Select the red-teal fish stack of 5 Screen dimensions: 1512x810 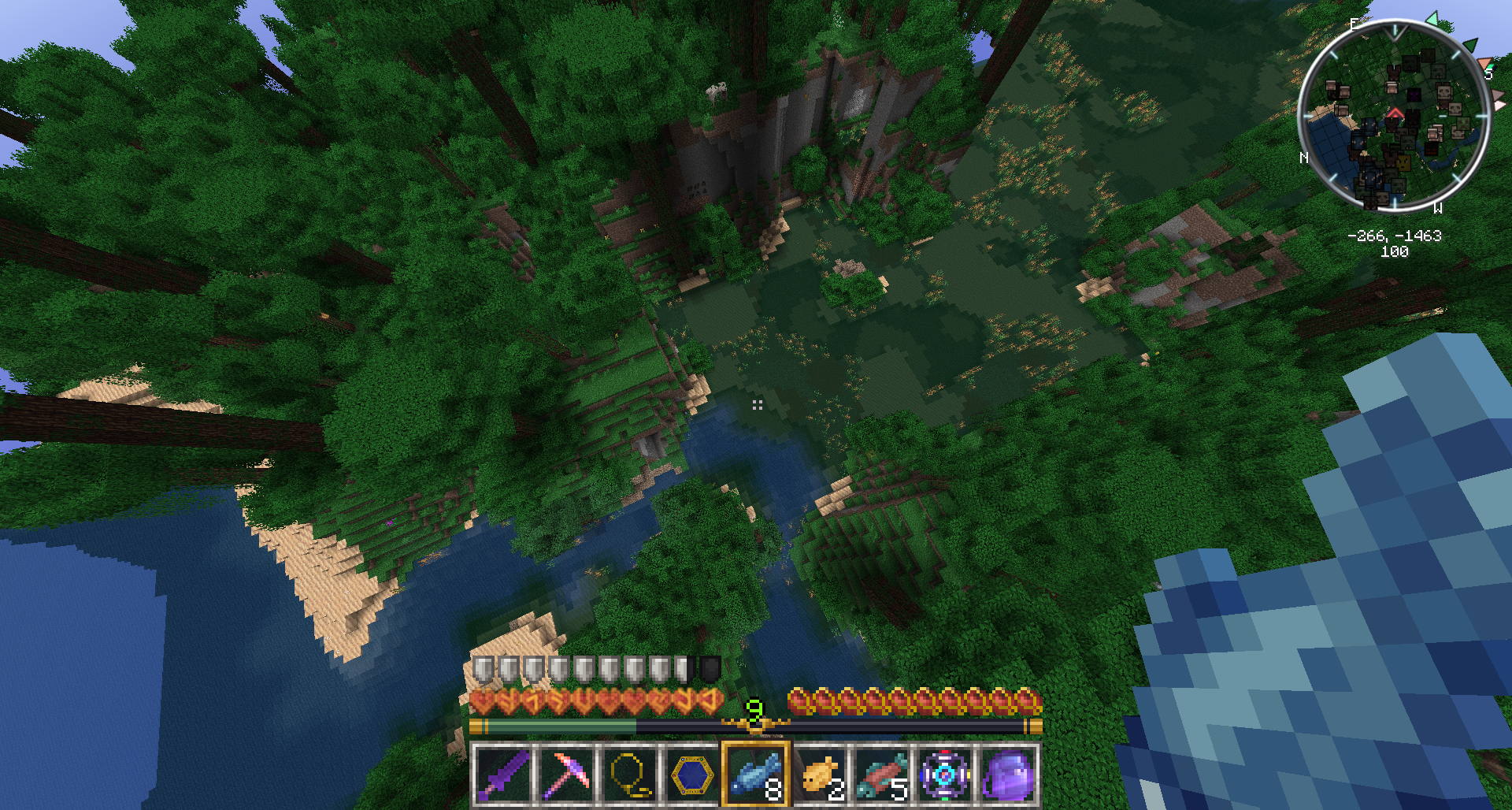pyautogui.click(x=882, y=775)
